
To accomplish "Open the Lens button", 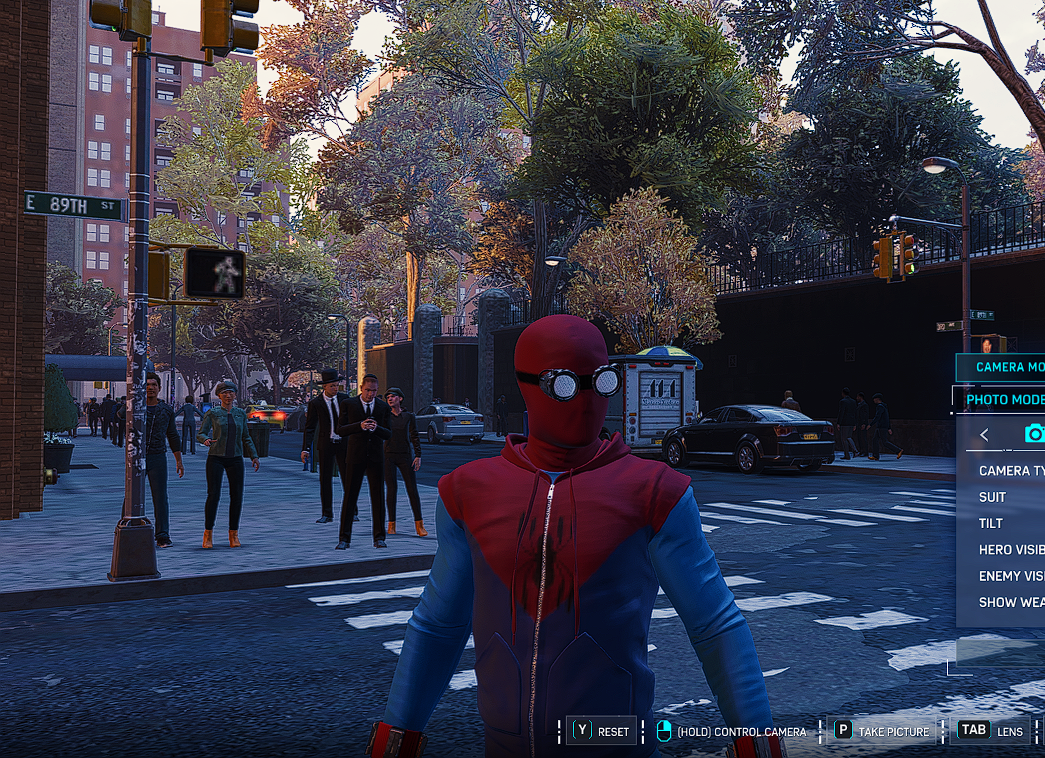I will pyautogui.click(x=991, y=731).
